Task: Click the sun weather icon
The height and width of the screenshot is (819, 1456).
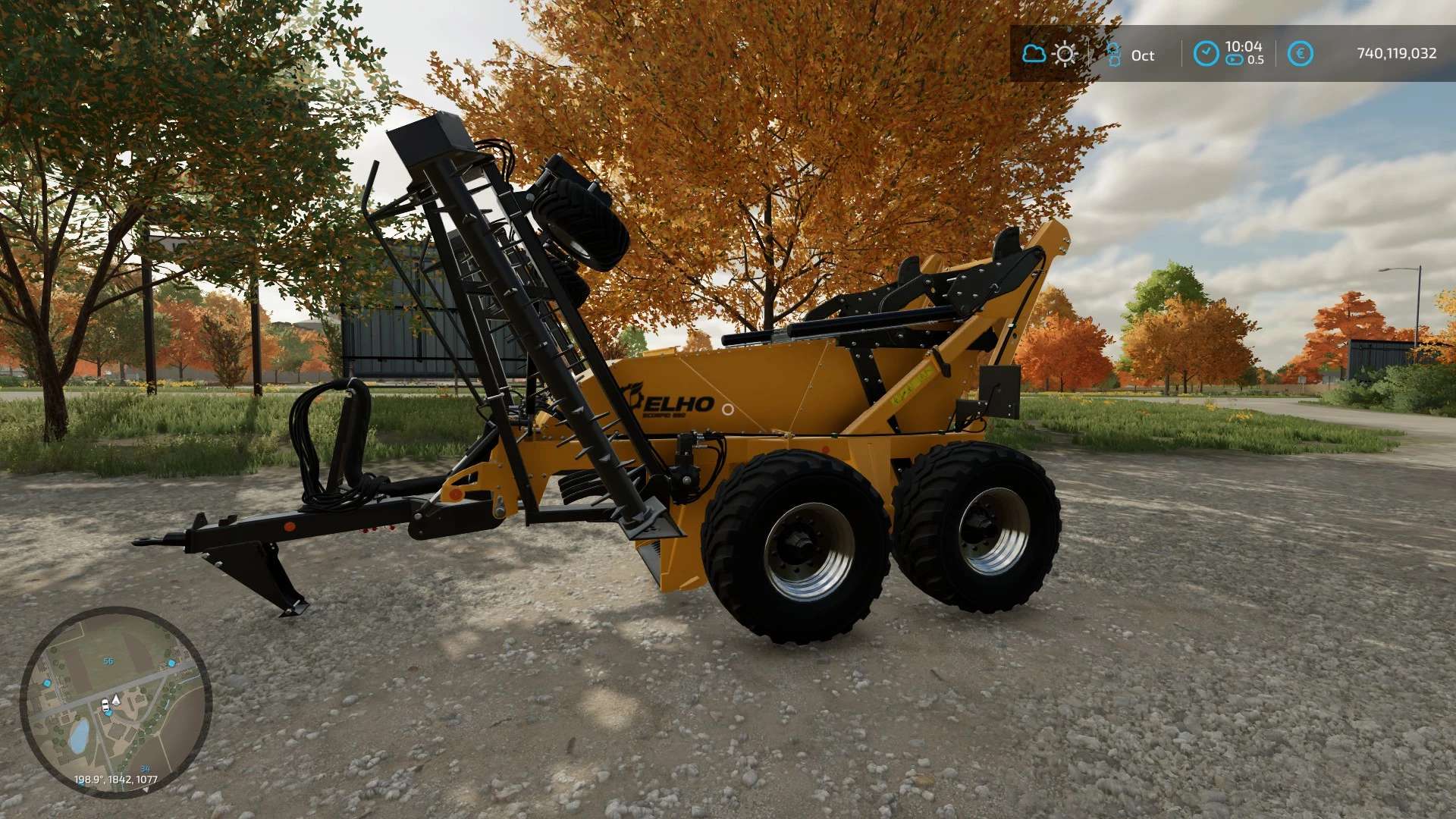Action: pyautogui.click(x=1065, y=54)
